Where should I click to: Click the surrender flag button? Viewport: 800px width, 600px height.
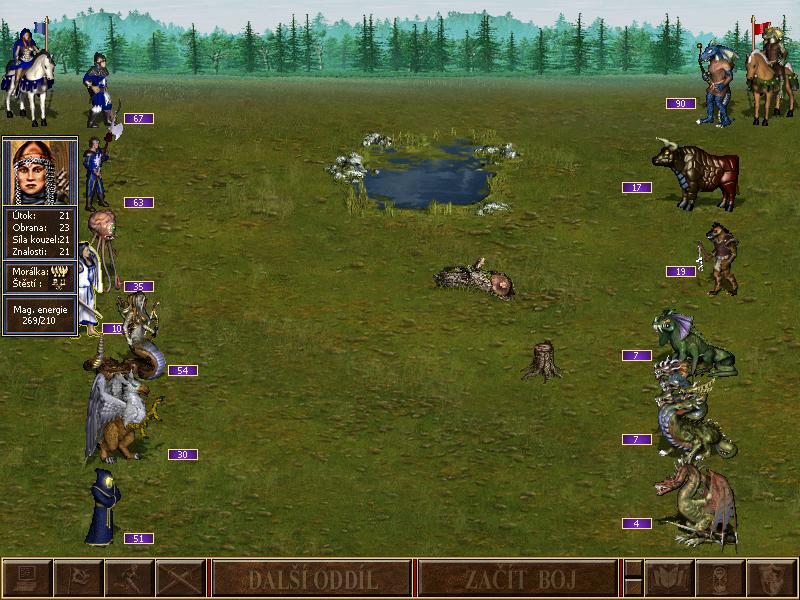[77, 578]
